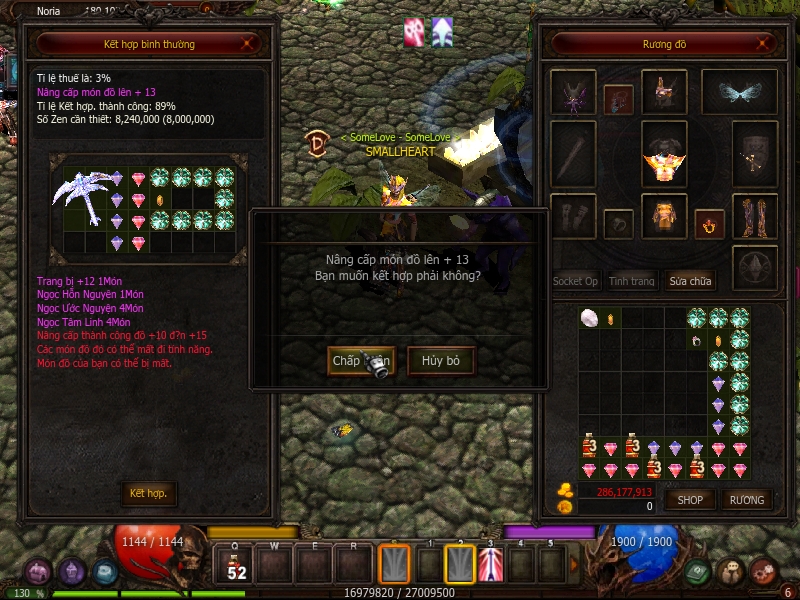The height and width of the screenshot is (600, 800).
Task: Select the equipped blue wings slot
Action: coord(739,92)
